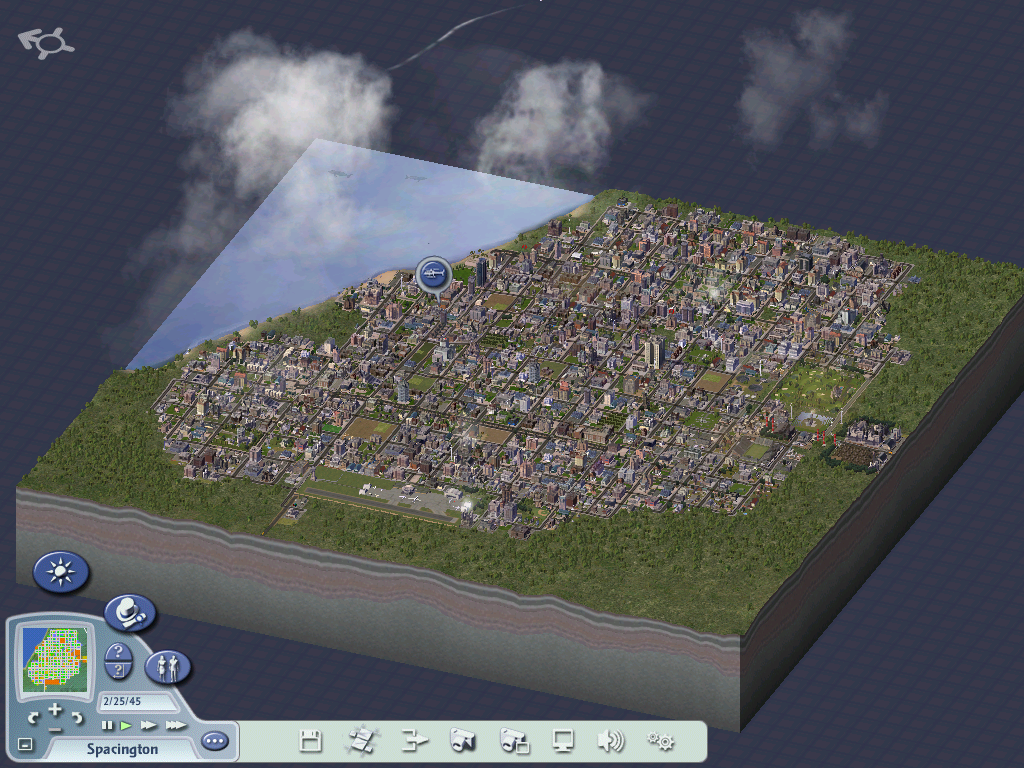Open the God Mode sun button
The height and width of the screenshot is (768, 1024).
point(61,572)
